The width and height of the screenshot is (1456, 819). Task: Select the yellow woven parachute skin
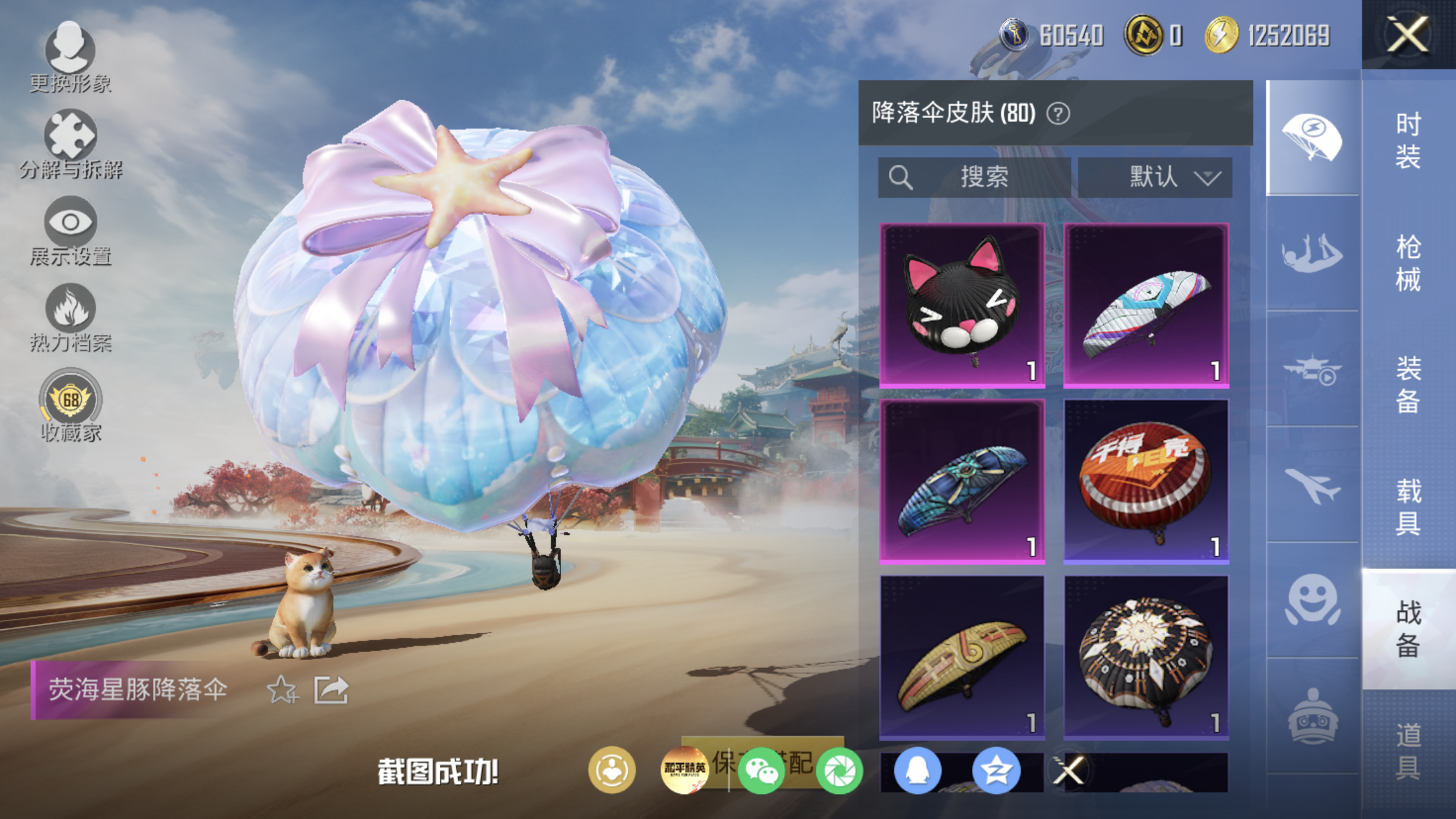pos(962,657)
